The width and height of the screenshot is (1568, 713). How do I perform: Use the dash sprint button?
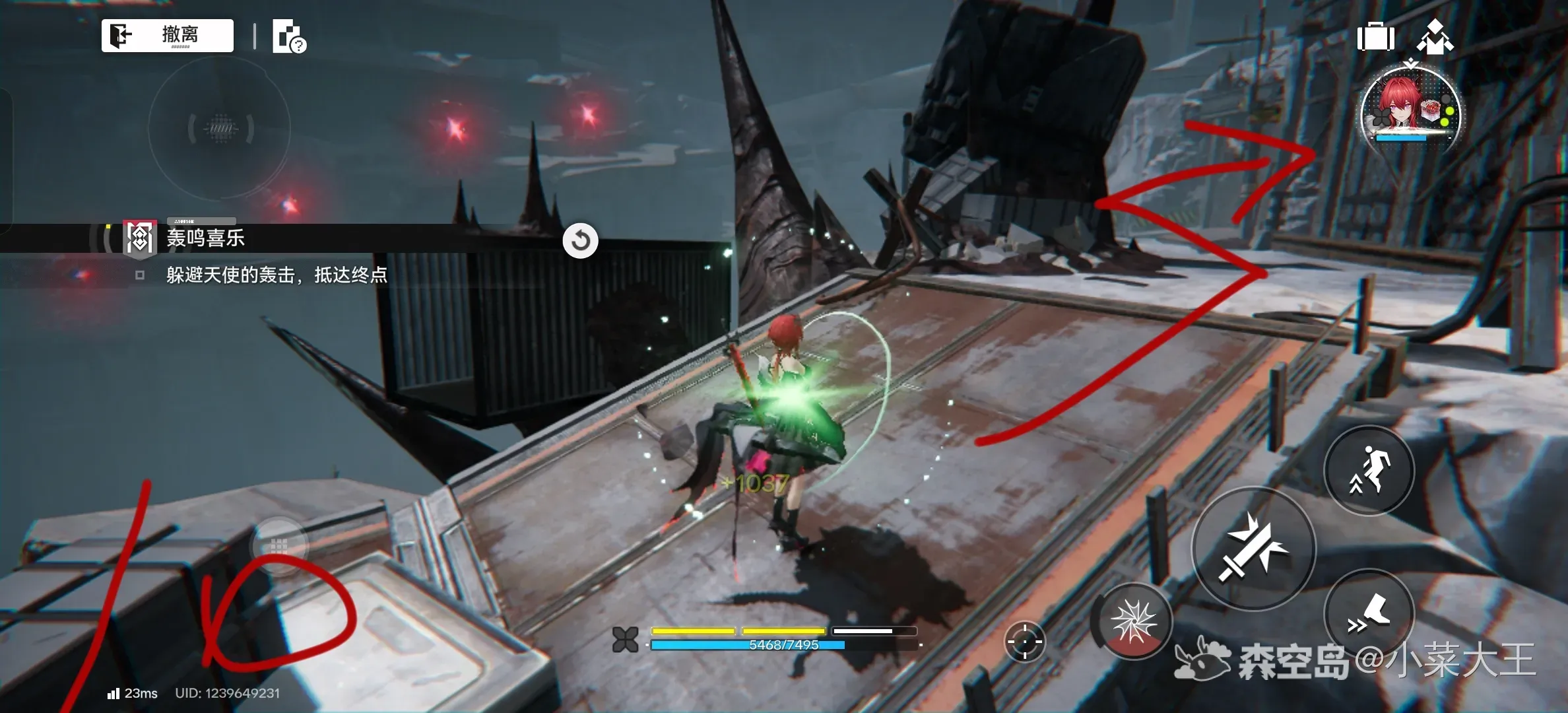click(x=1369, y=614)
